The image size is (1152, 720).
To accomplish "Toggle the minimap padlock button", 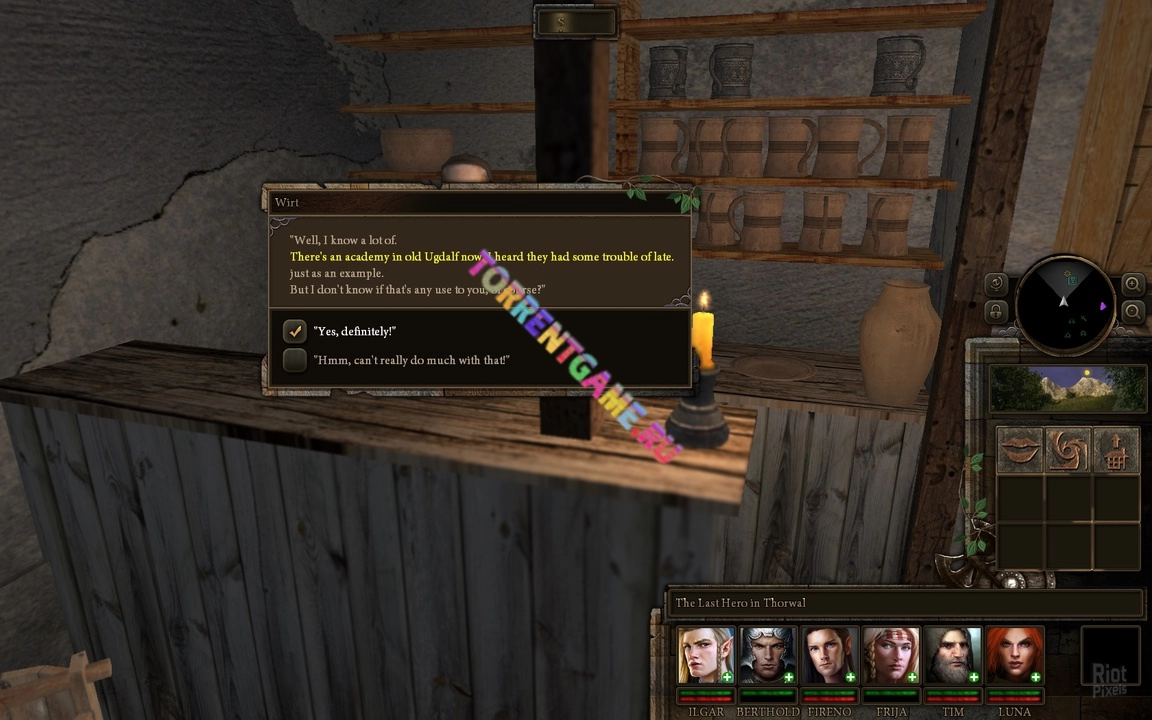I will tap(996, 312).
